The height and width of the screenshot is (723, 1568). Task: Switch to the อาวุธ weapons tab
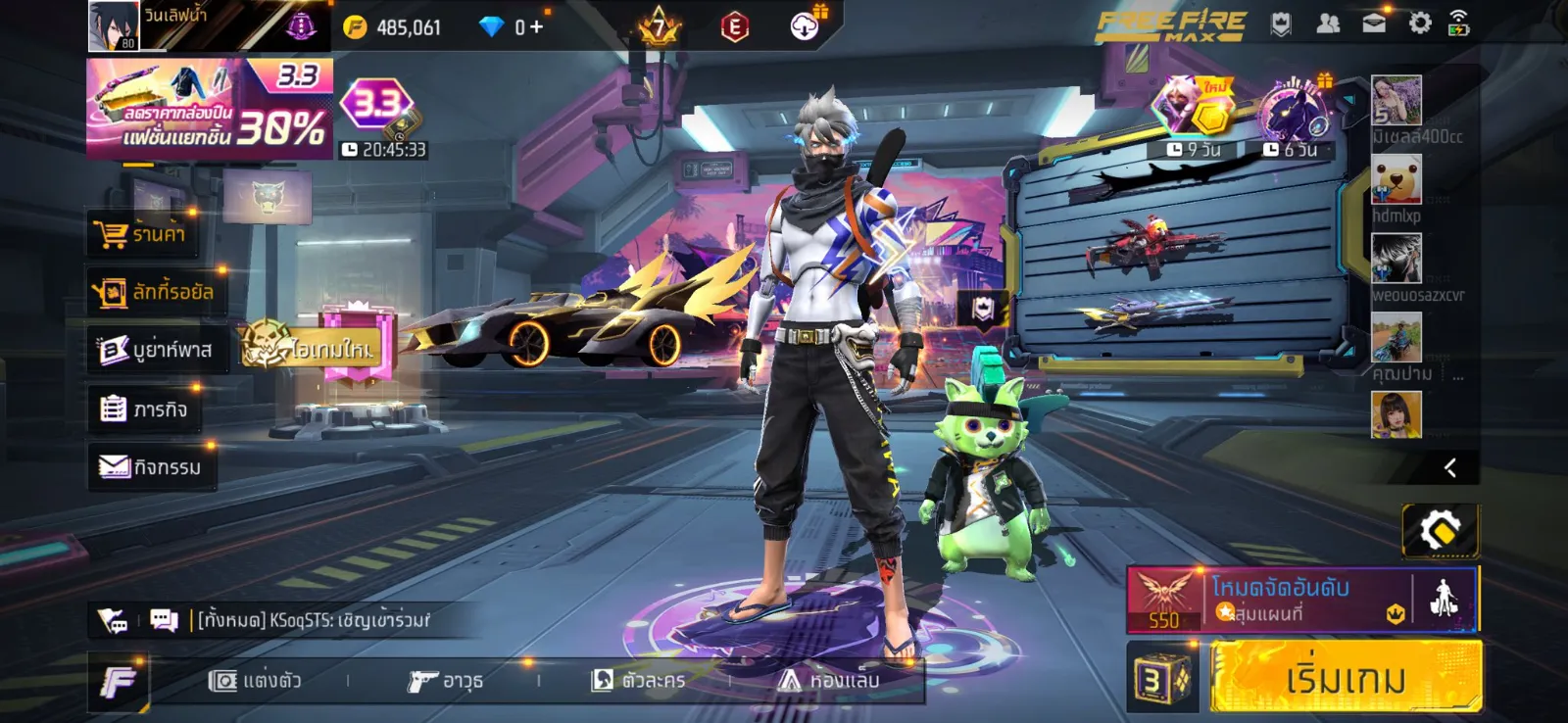tap(446, 680)
